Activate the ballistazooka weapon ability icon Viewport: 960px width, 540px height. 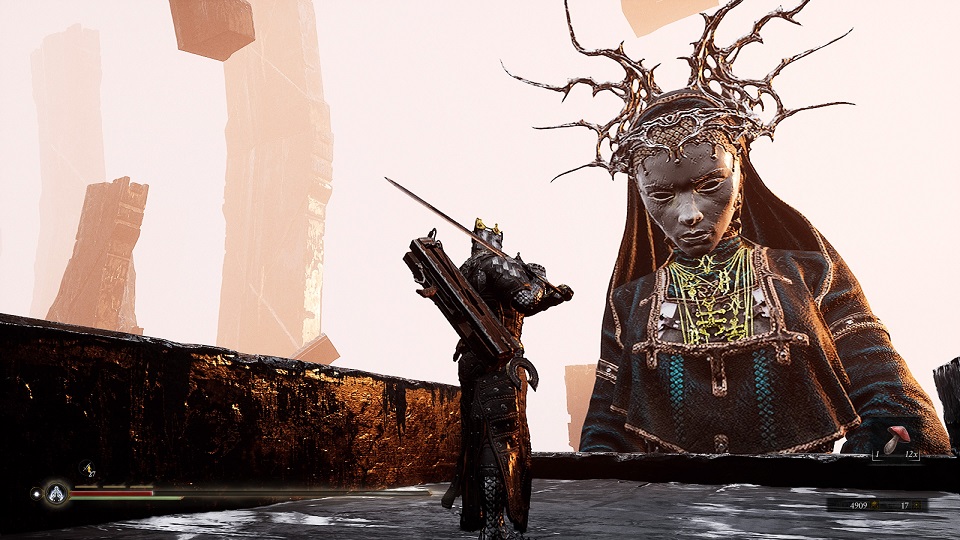(x=86, y=468)
